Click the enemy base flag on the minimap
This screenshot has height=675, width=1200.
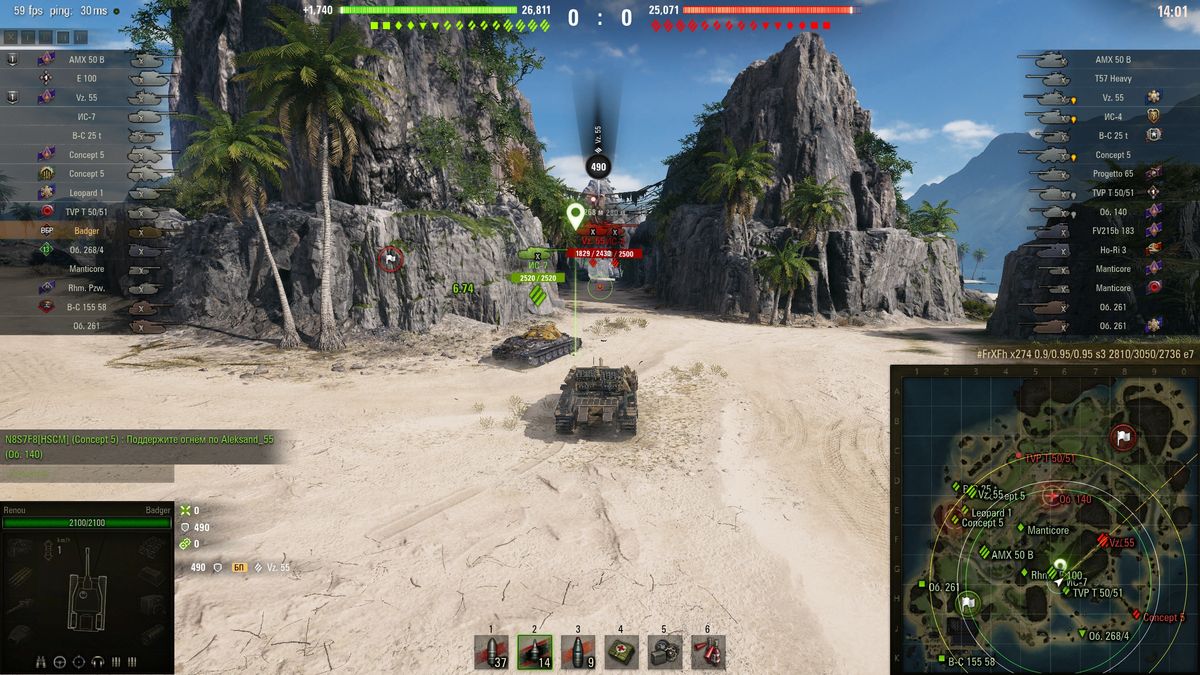click(1123, 437)
